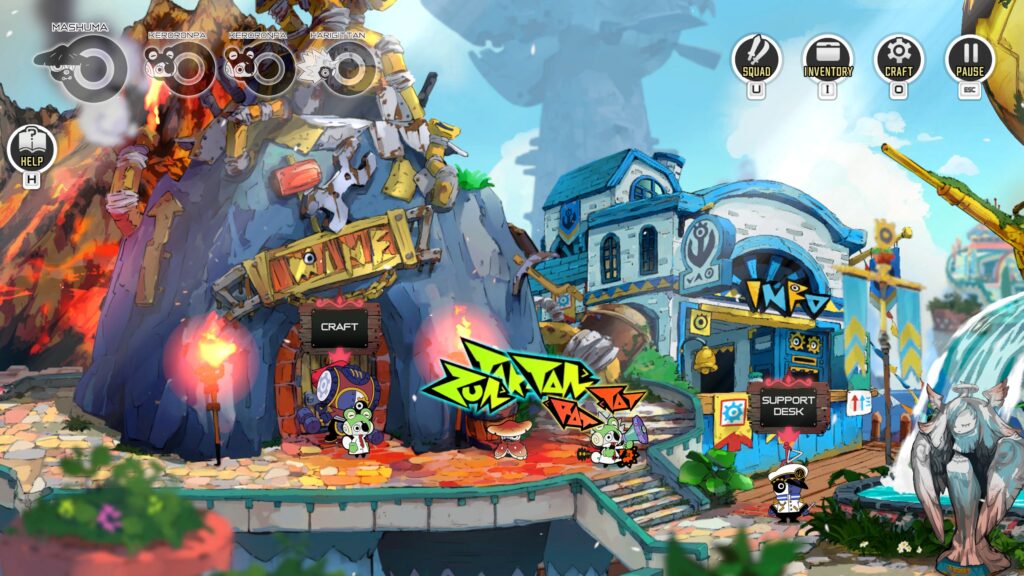Click the Craft marker sign above the cave
This screenshot has width=1024, height=576.
click(339, 326)
